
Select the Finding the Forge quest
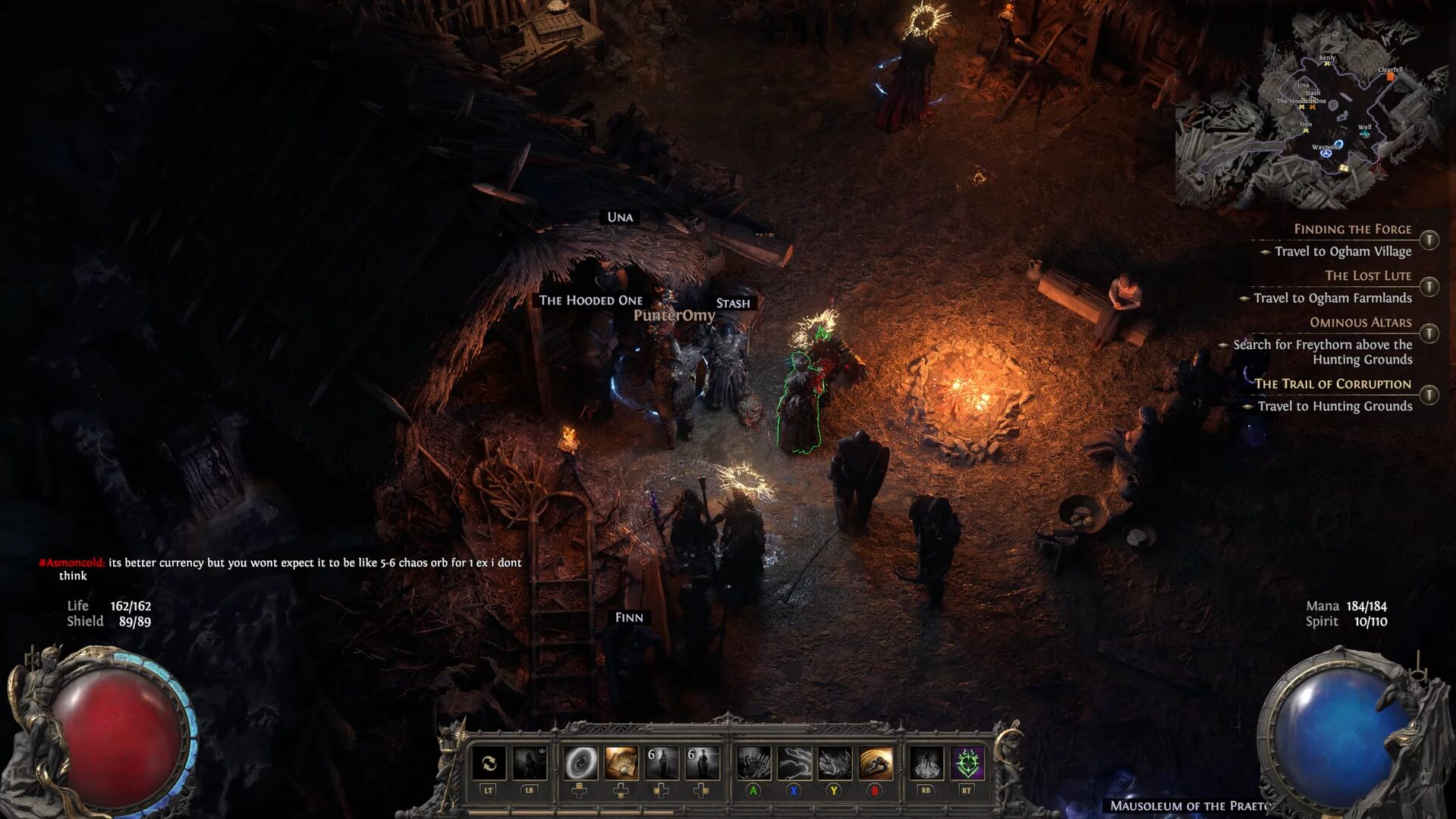click(x=1352, y=229)
